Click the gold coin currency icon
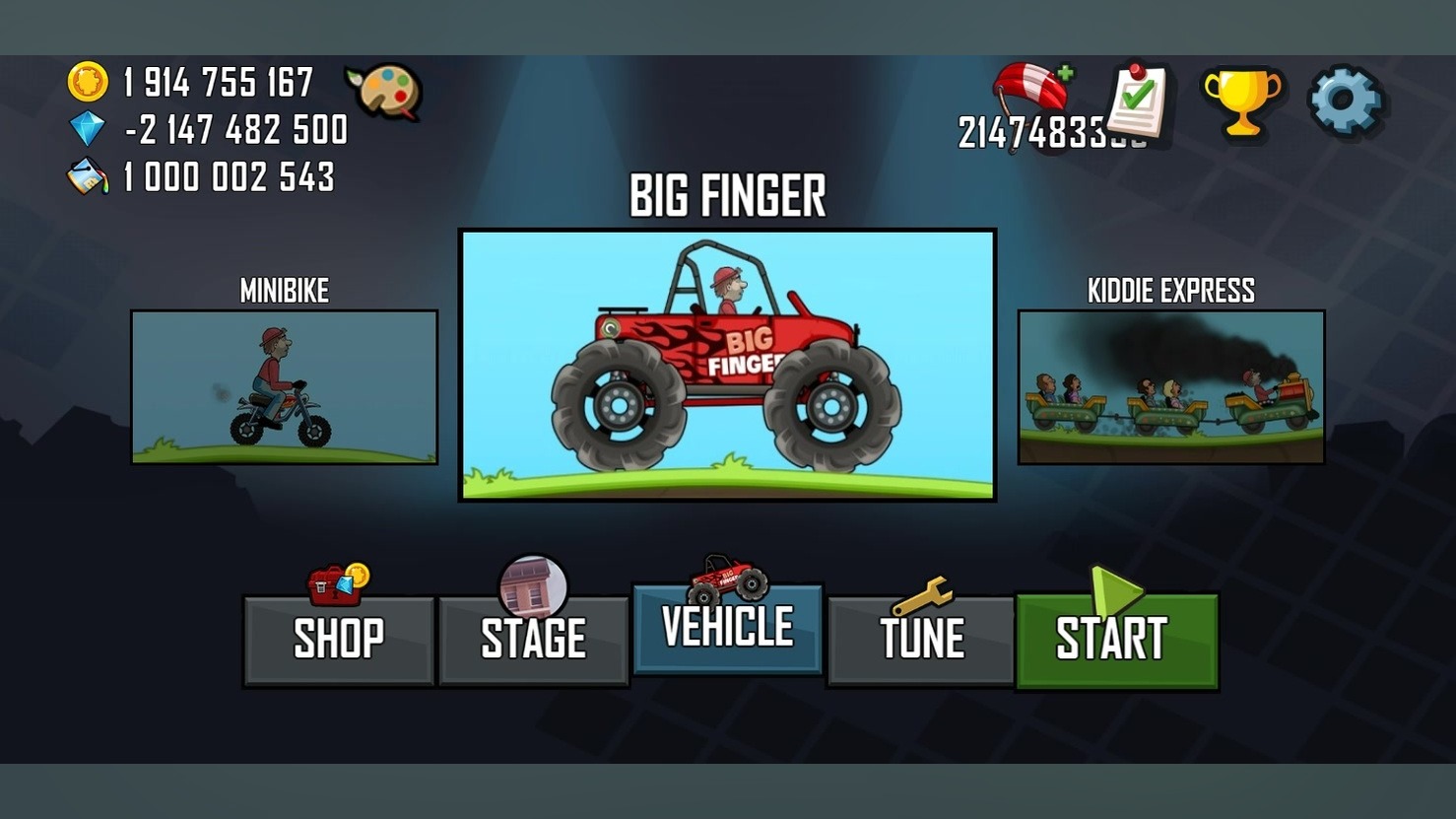Viewport: 1456px width, 819px height. [x=87, y=82]
